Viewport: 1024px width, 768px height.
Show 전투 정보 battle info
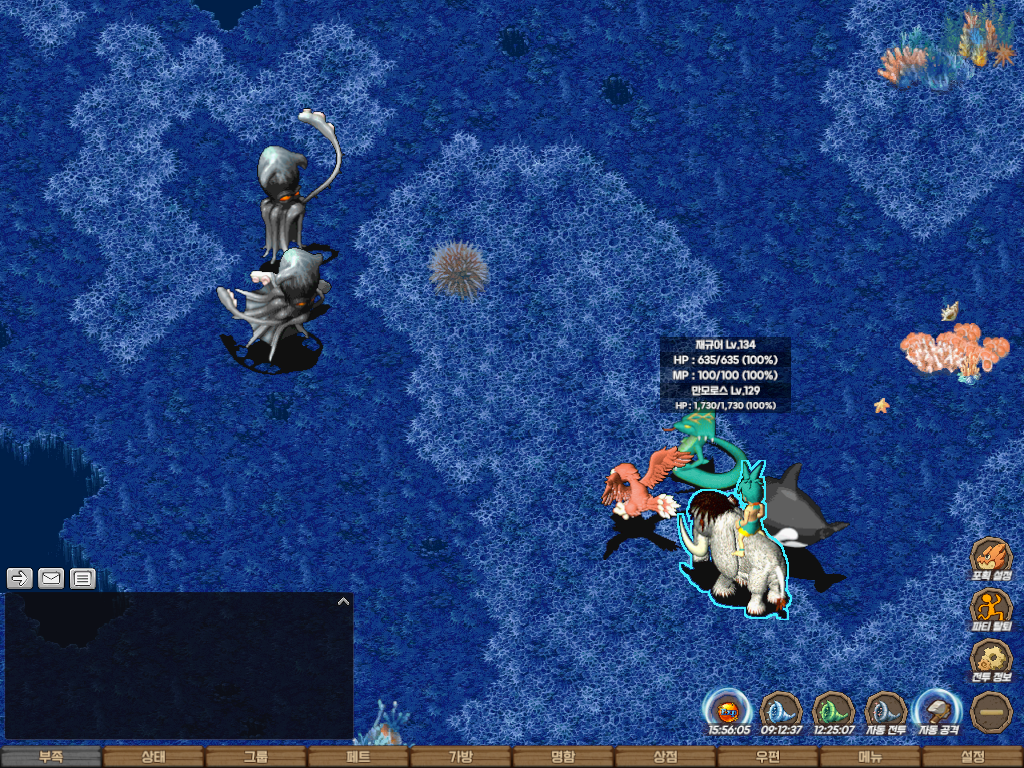click(991, 660)
